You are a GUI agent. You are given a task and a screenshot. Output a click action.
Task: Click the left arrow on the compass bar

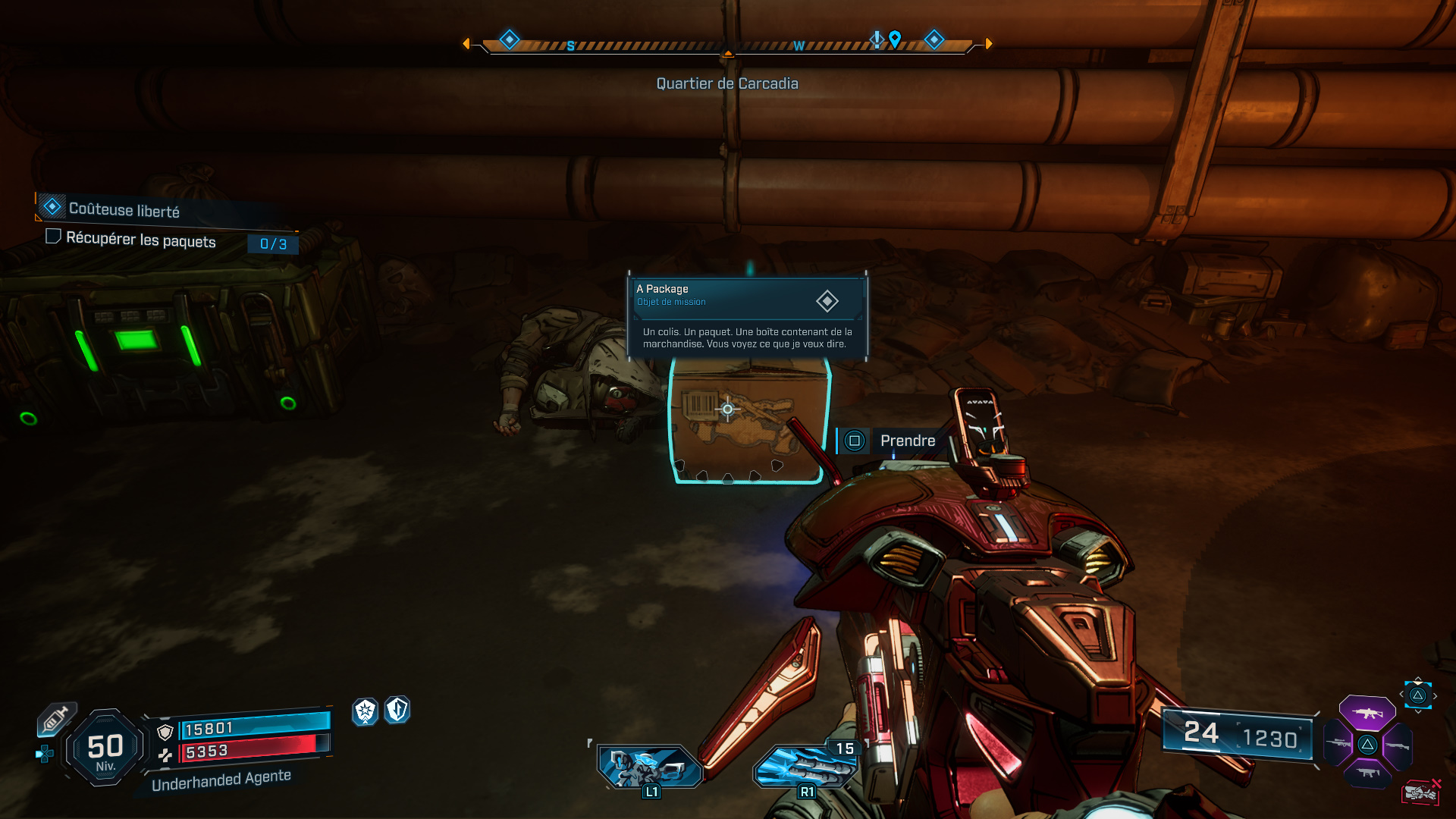(466, 43)
